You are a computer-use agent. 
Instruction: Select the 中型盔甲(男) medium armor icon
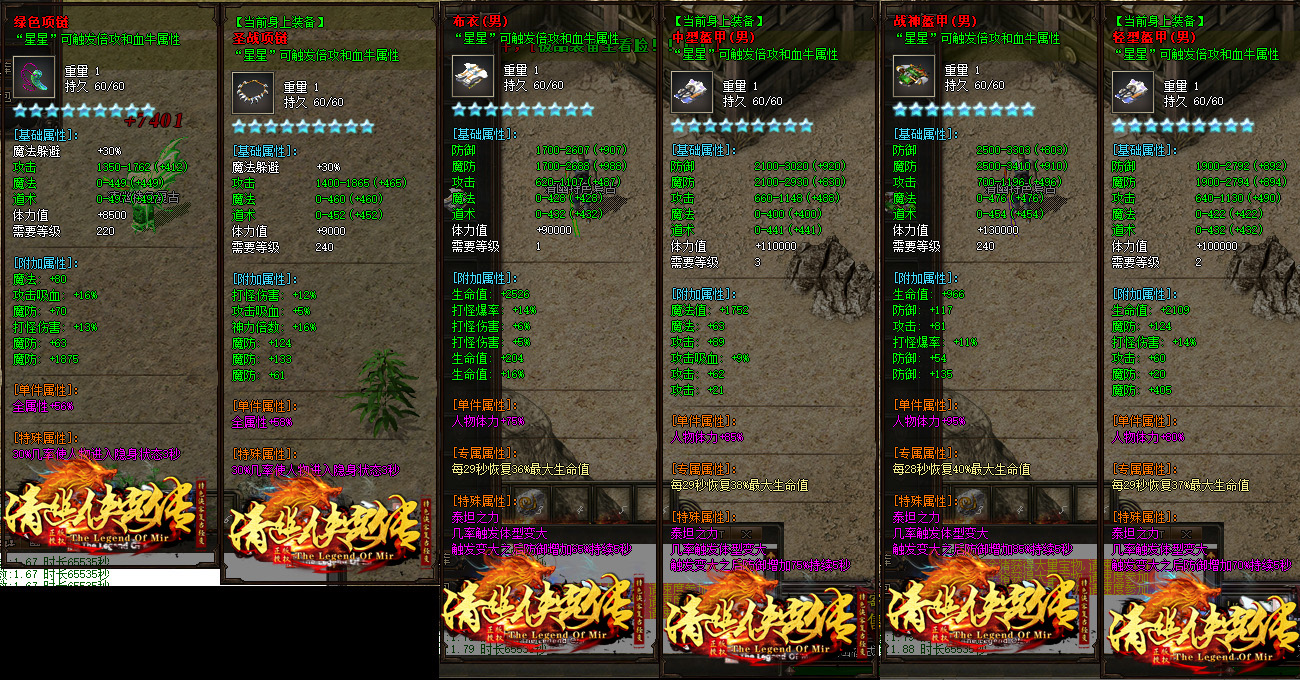tap(692, 93)
